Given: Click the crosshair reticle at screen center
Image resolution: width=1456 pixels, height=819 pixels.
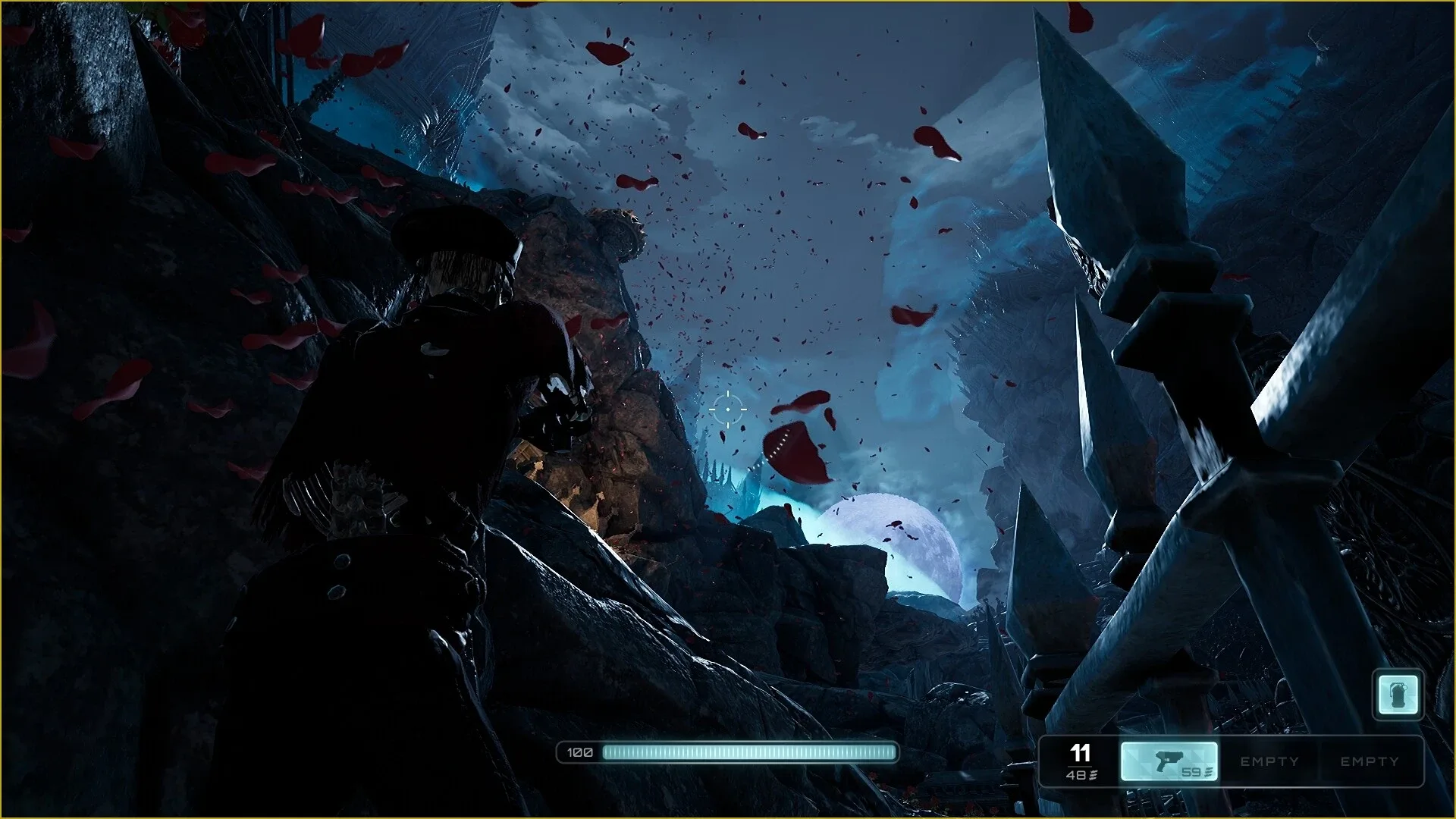Looking at the screenshot, I should pos(728,409).
